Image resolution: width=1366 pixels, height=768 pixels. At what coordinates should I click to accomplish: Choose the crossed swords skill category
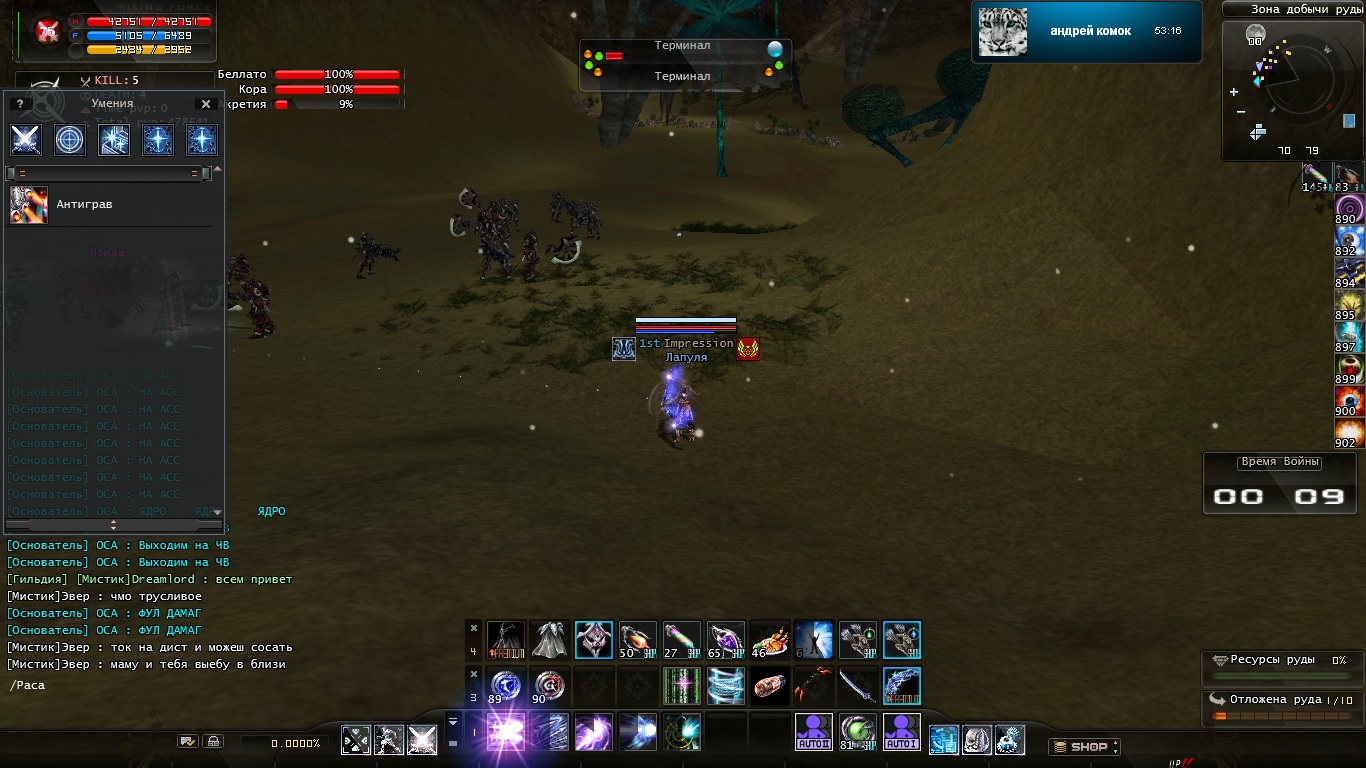(26, 140)
